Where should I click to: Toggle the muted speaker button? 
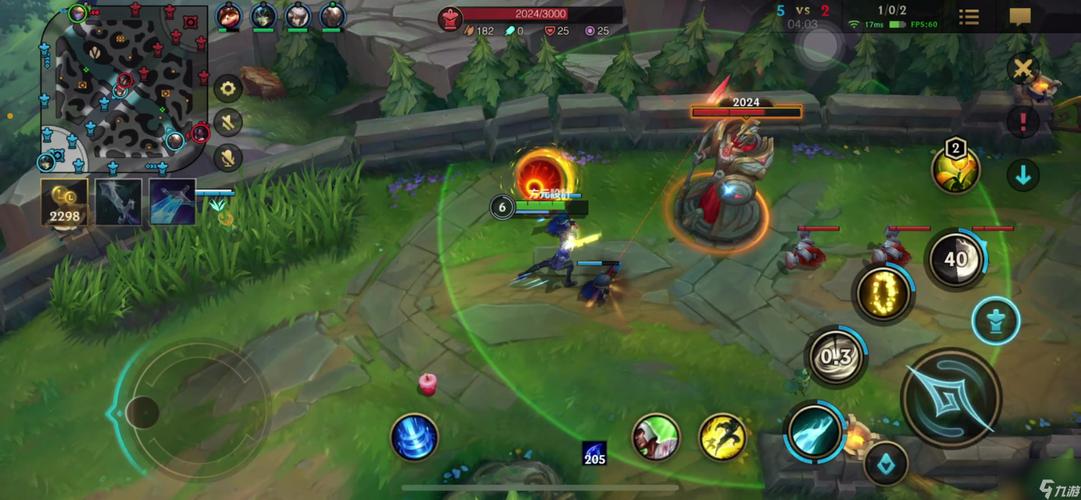[229, 123]
